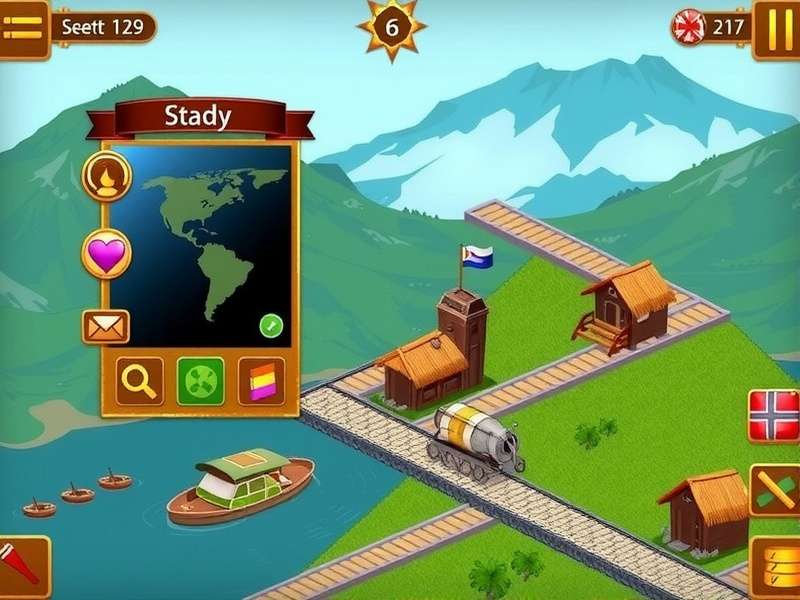Click the flame icon beside the map

[x=106, y=178]
